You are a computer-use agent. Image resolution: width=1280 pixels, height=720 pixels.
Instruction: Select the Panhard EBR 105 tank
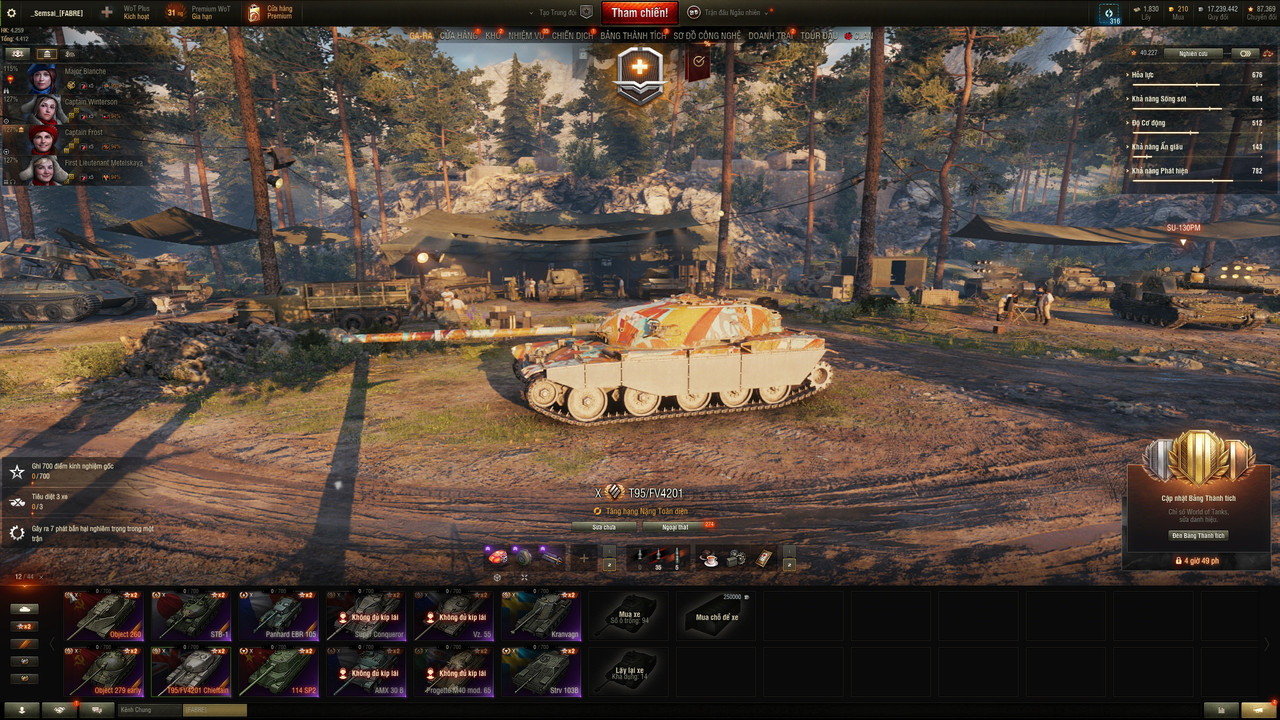[279, 614]
